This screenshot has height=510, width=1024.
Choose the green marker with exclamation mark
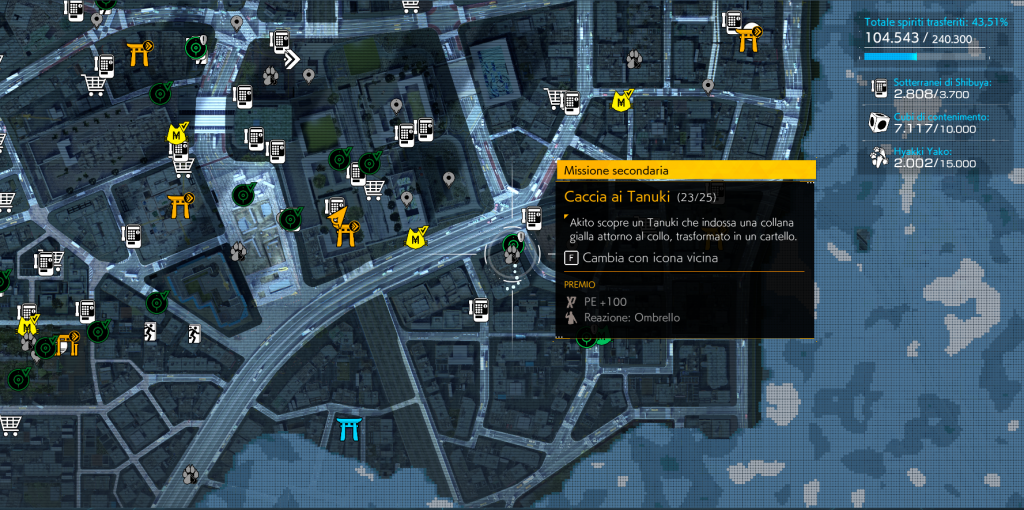click(x=196, y=45)
